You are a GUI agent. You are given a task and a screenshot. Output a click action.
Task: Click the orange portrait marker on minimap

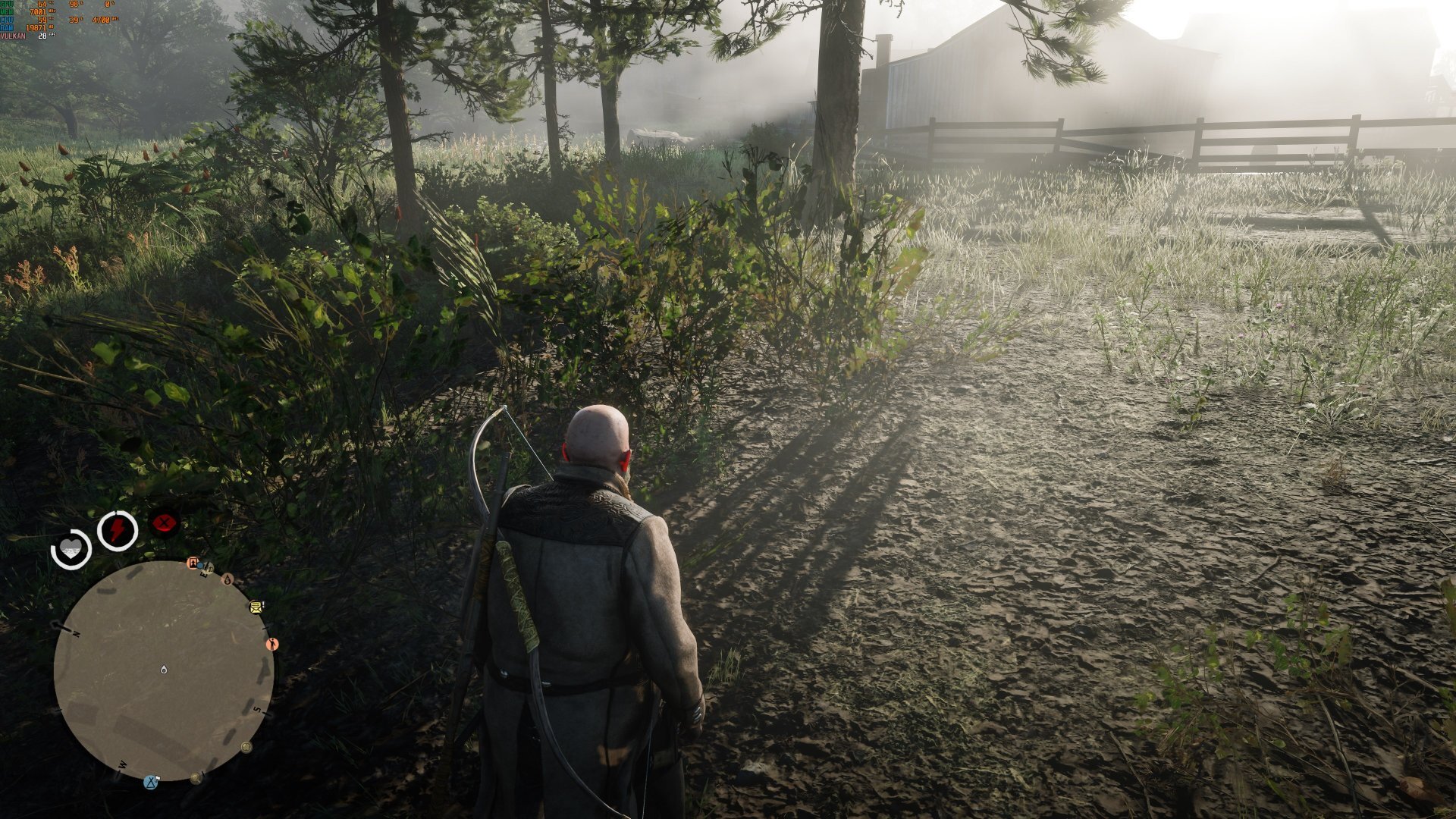point(193,563)
